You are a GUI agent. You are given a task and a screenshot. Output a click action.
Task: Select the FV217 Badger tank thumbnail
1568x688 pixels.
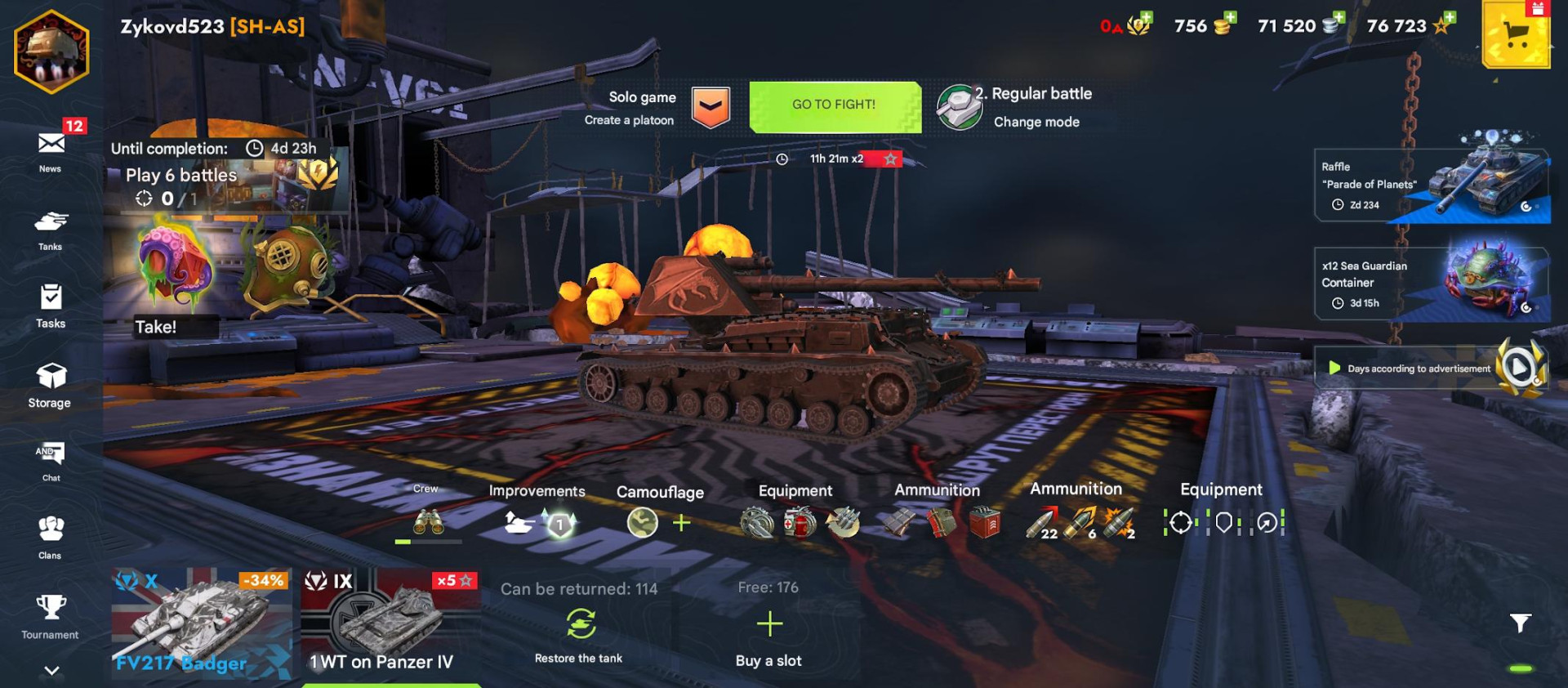200,625
